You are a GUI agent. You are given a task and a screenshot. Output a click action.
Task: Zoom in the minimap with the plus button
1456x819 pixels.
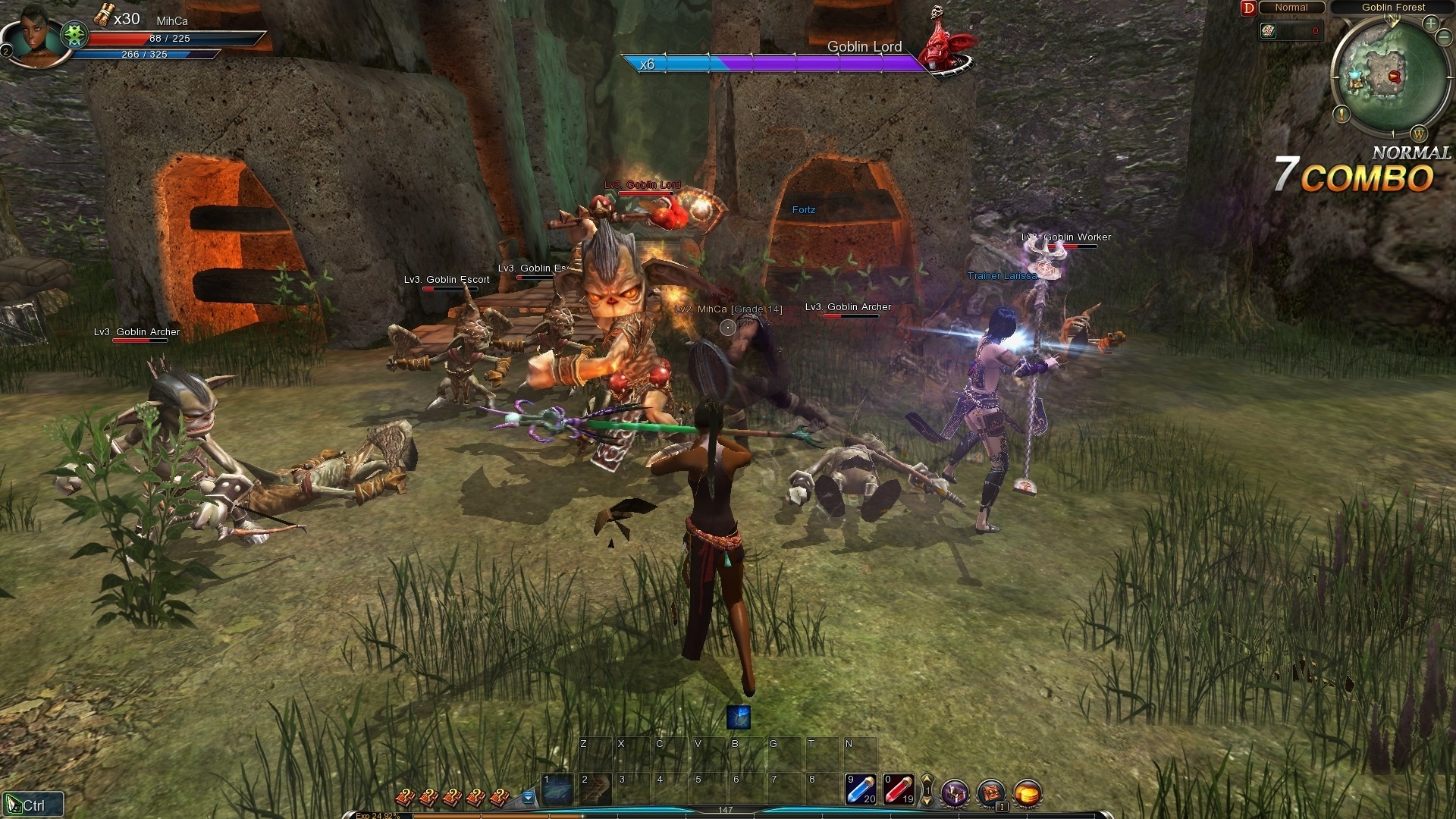[1430, 24]
